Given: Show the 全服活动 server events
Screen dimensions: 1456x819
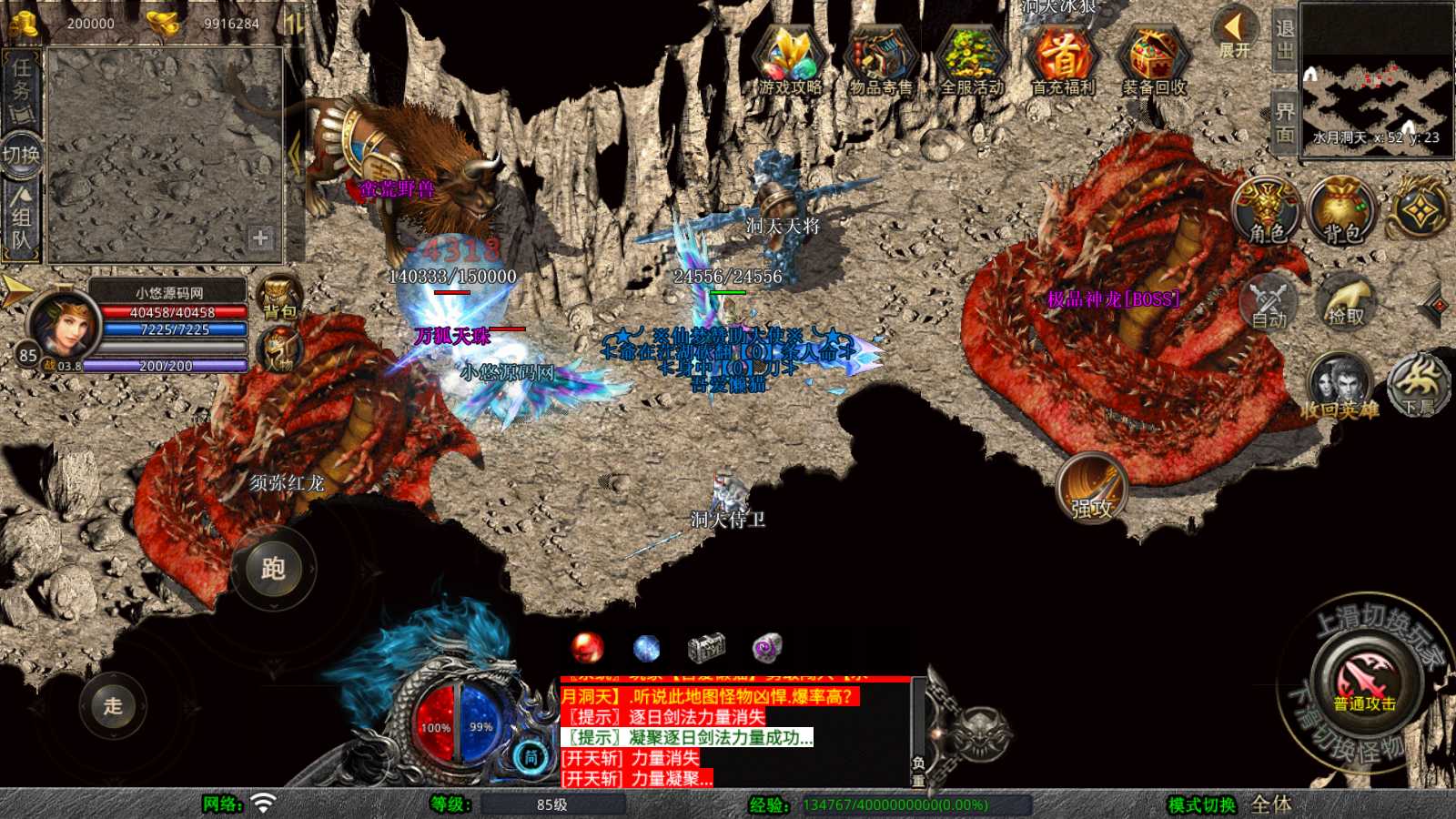Looking at the screenshot, I should [971, 62].
